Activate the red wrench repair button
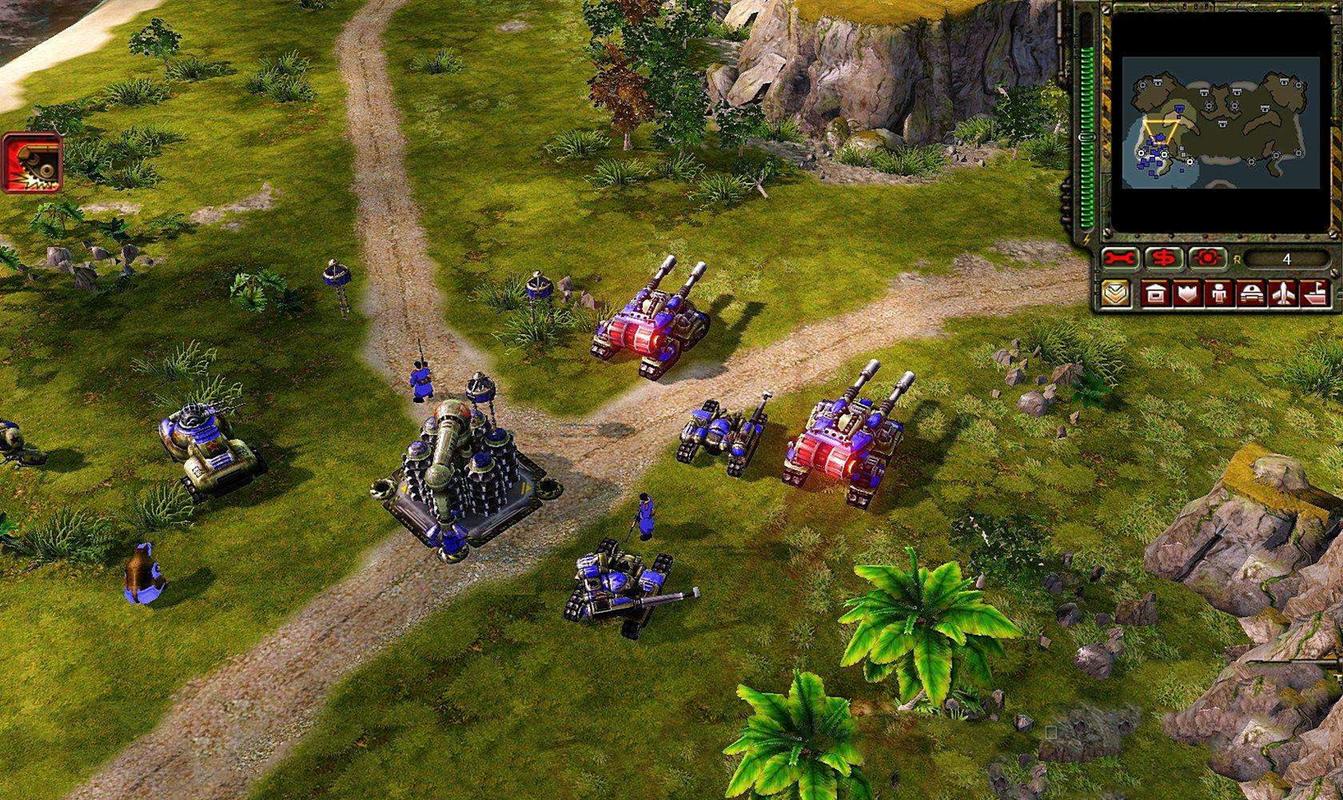 coord(1120,258)
